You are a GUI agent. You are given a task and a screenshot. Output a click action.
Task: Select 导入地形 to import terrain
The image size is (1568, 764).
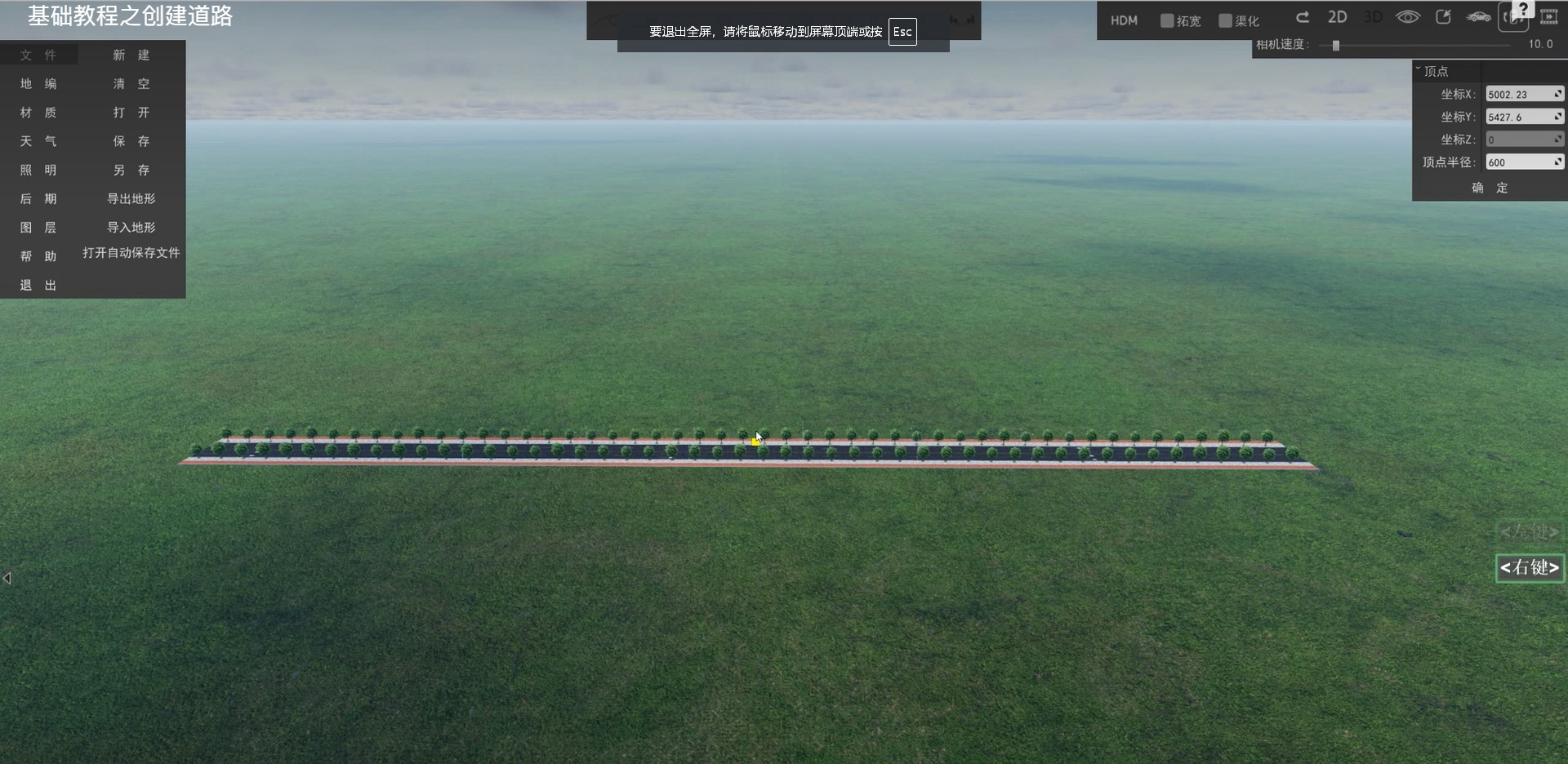131,227
